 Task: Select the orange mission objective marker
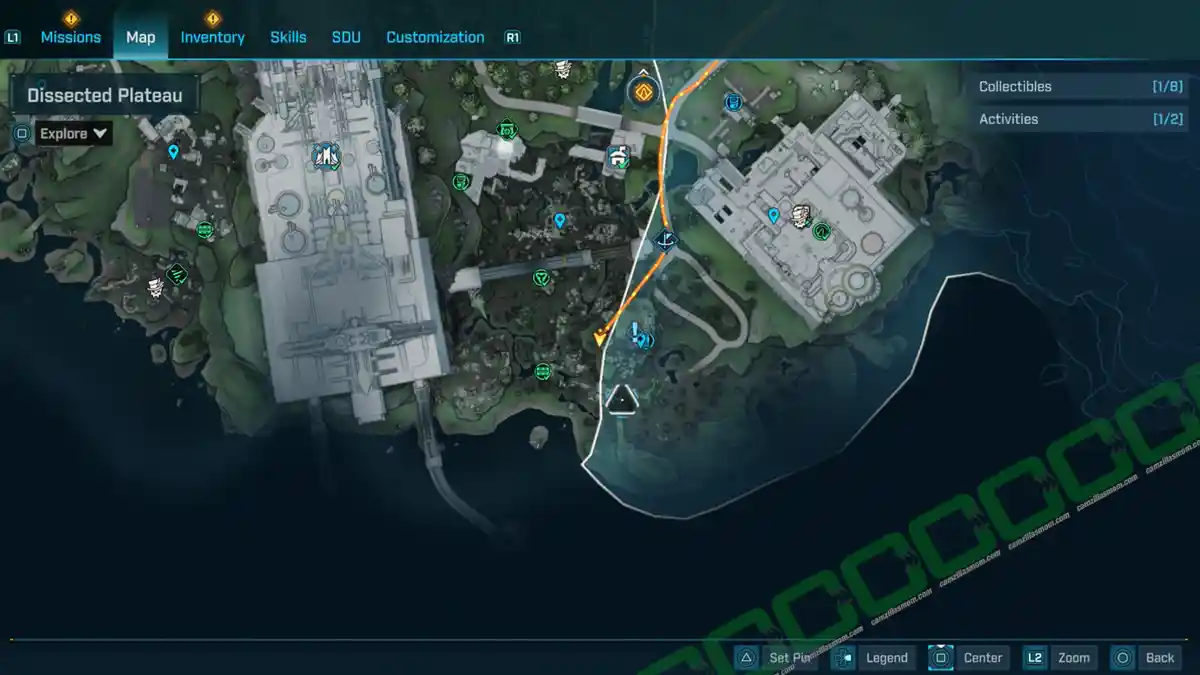pos(641,93)
